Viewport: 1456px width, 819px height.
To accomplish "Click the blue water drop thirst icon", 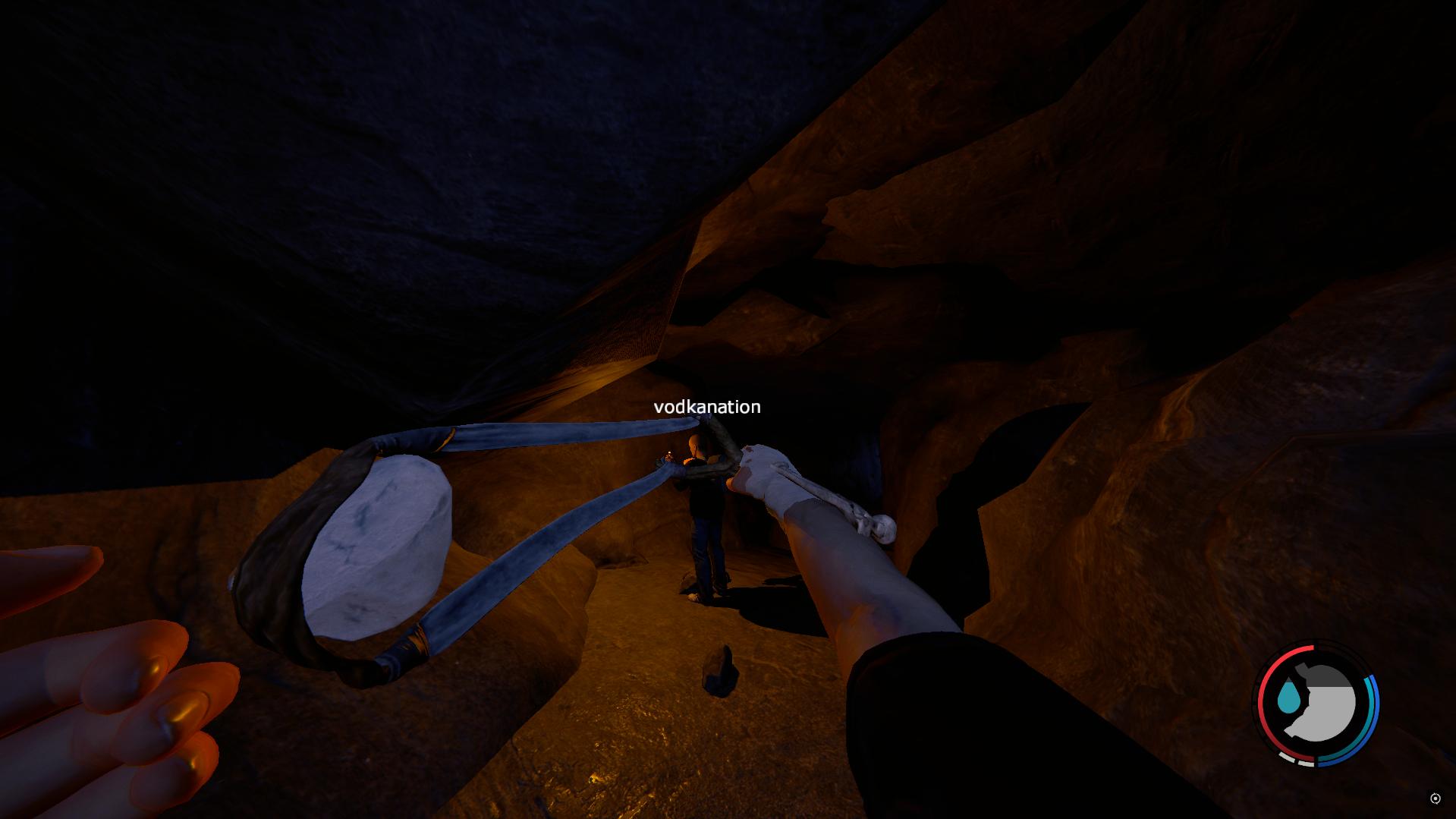I will (1288, 698).
